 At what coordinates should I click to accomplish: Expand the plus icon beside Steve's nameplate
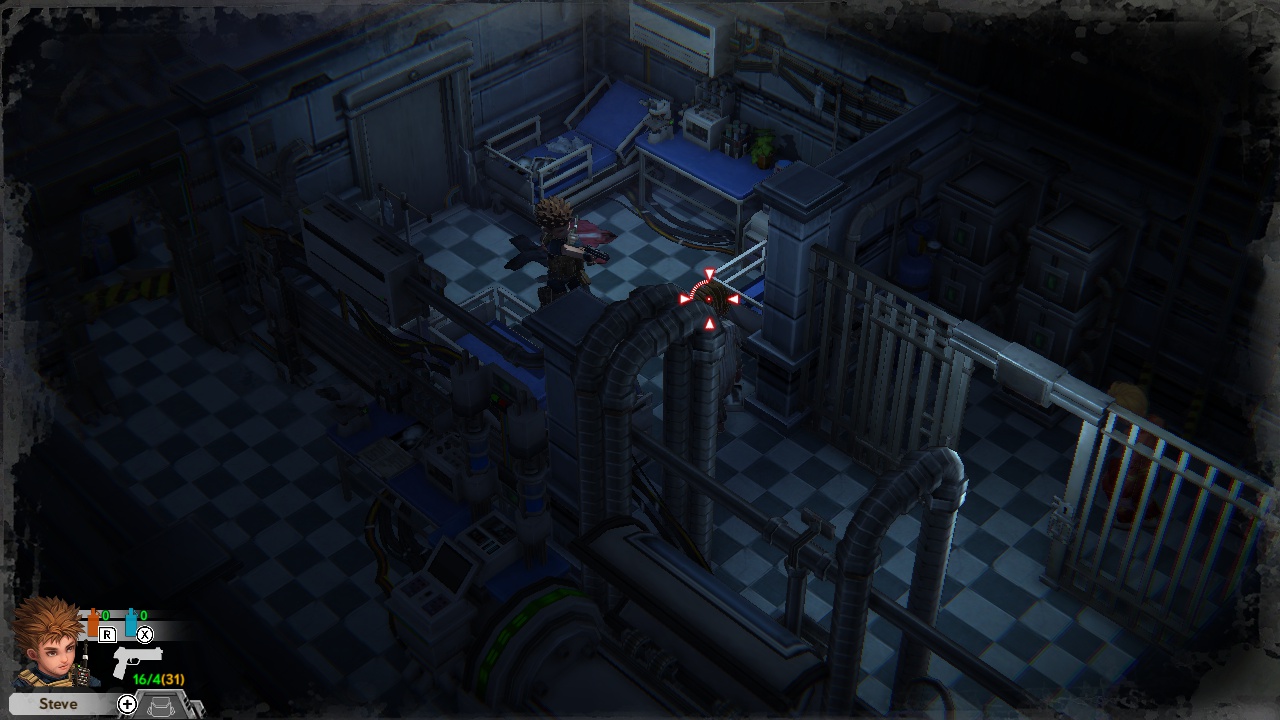click(128, 704)
